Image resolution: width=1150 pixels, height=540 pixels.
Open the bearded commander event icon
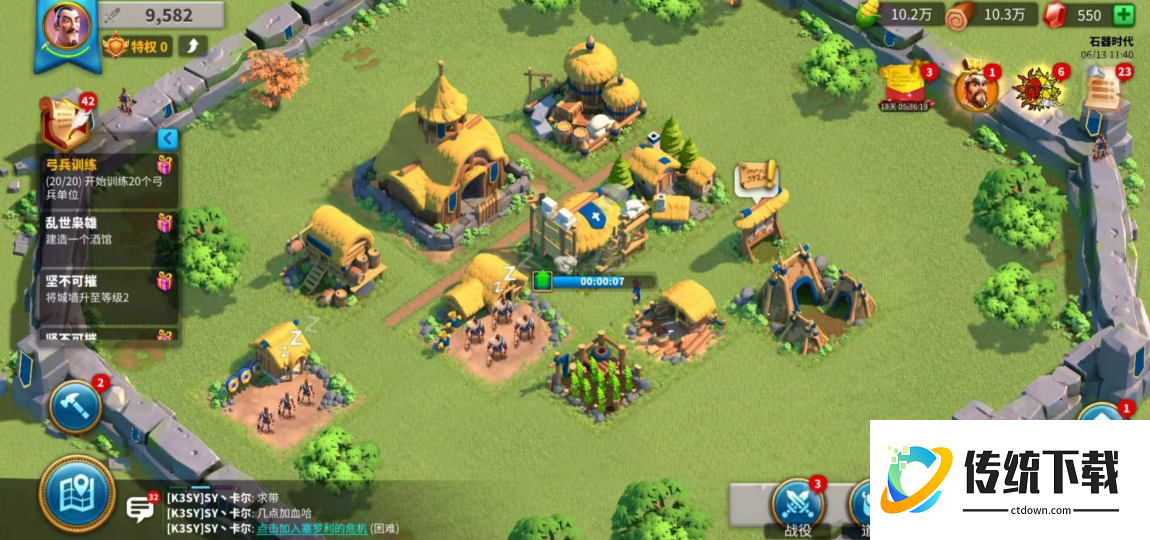tap(975, 90)
